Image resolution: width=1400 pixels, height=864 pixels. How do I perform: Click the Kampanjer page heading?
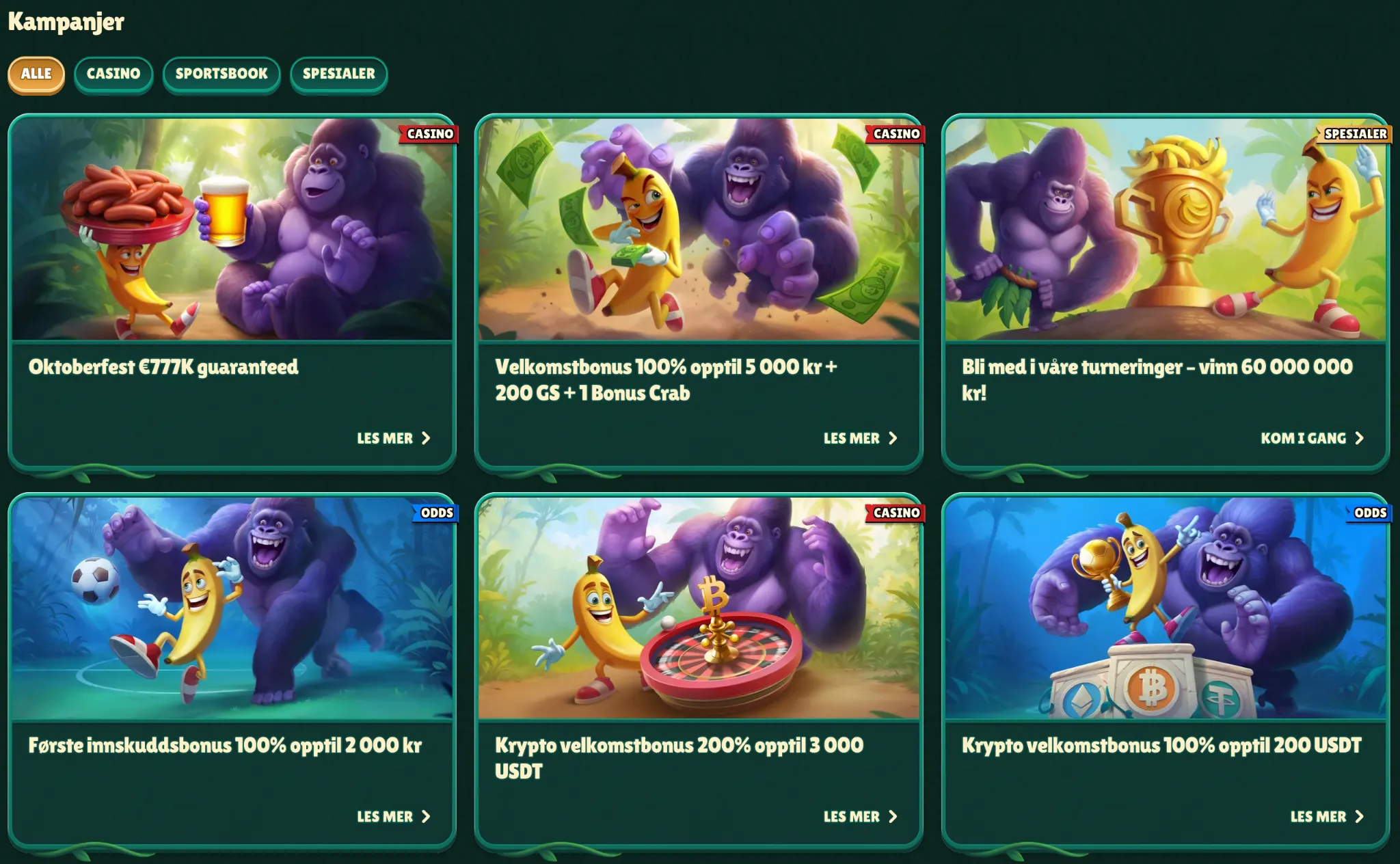pyautogui.click(x=66, y=22)
